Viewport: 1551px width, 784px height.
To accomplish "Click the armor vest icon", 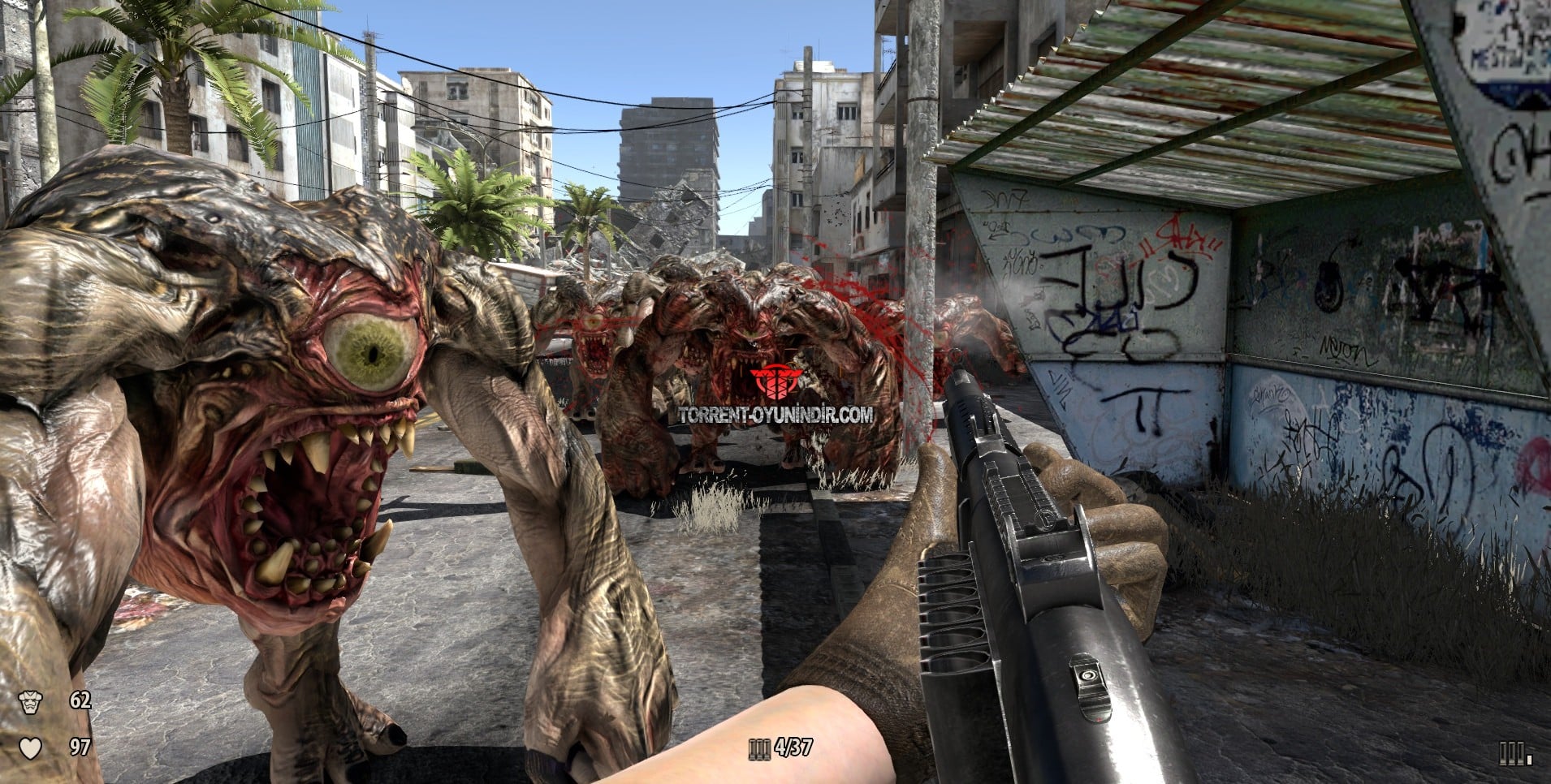I will 30,701.
